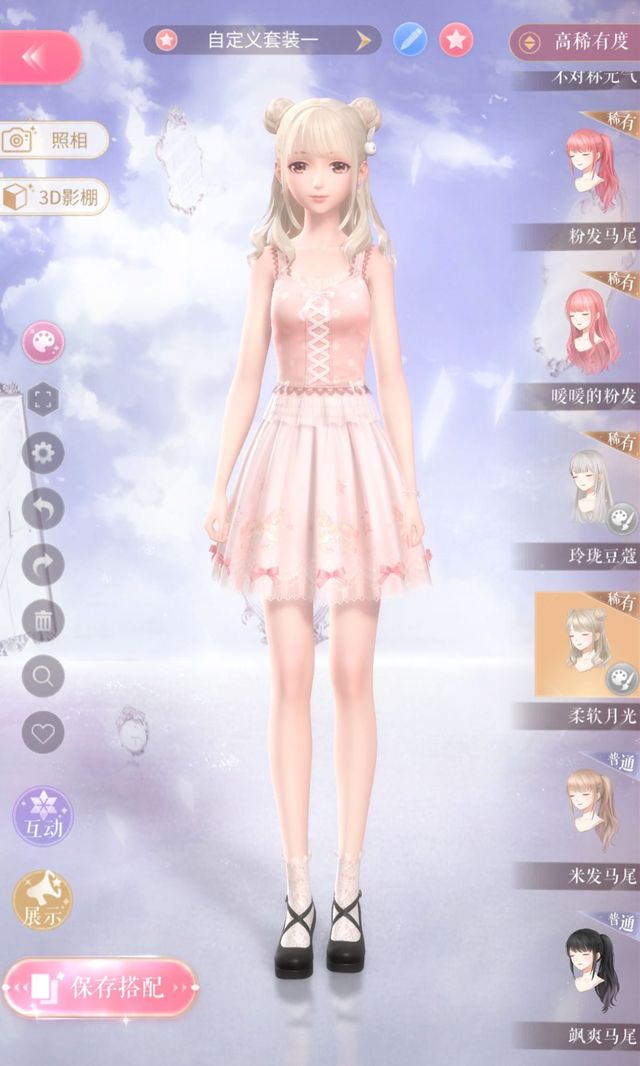Screen dimensions: 640x1066
Task: Open the color palette button
Action: tap(43, 343)
